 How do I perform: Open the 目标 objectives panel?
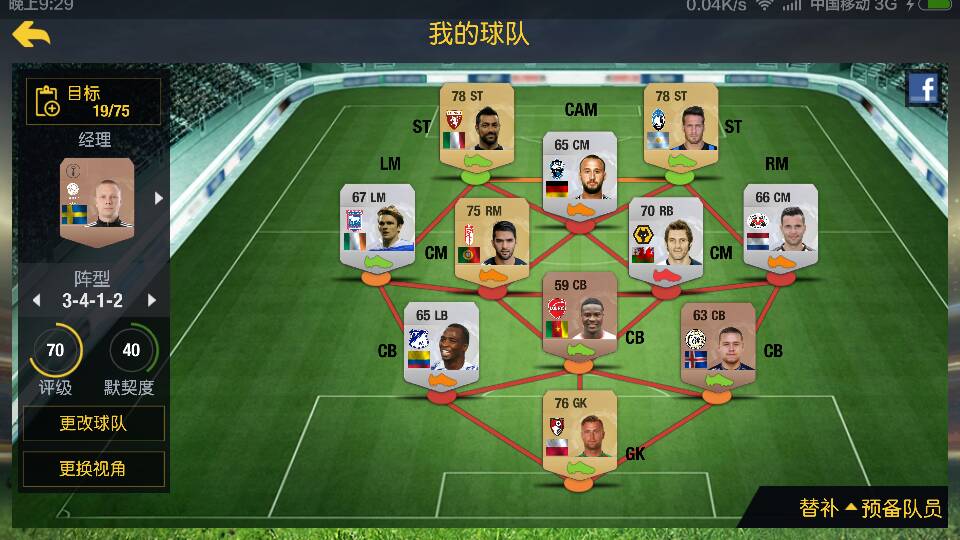93,101
